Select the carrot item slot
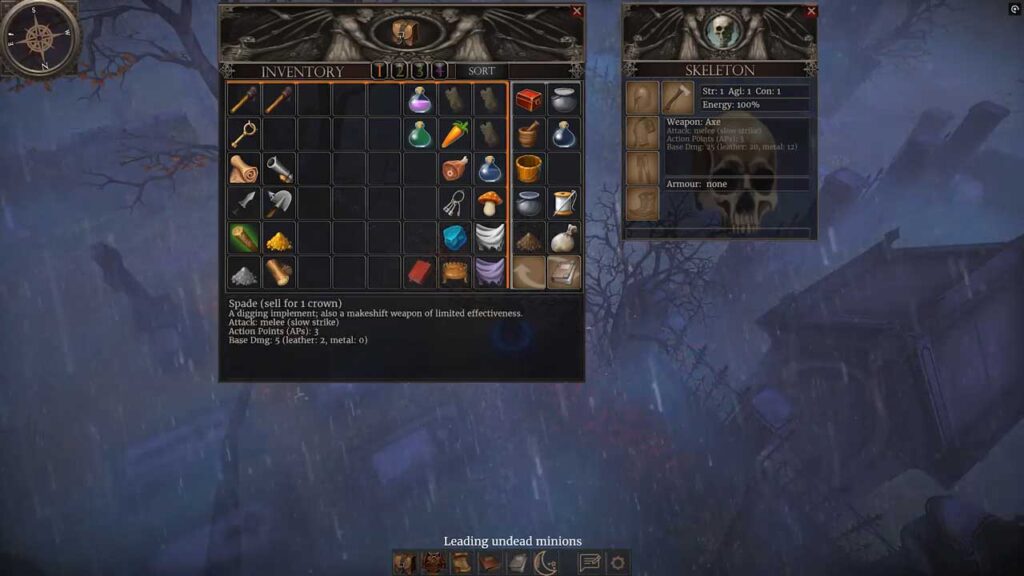This screenshot has height=576, width=1024. [x=455, y=134]
